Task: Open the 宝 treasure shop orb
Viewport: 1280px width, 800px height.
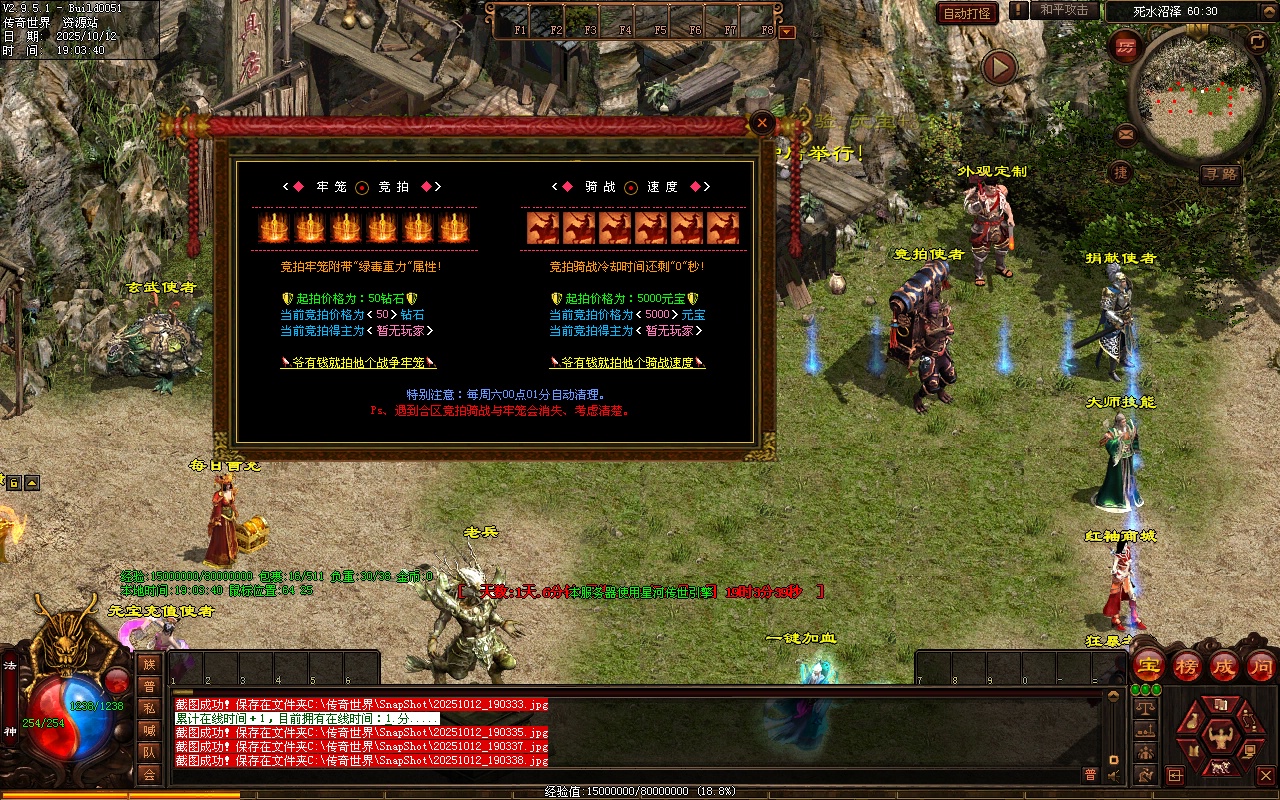Action: pos(1150,665)
